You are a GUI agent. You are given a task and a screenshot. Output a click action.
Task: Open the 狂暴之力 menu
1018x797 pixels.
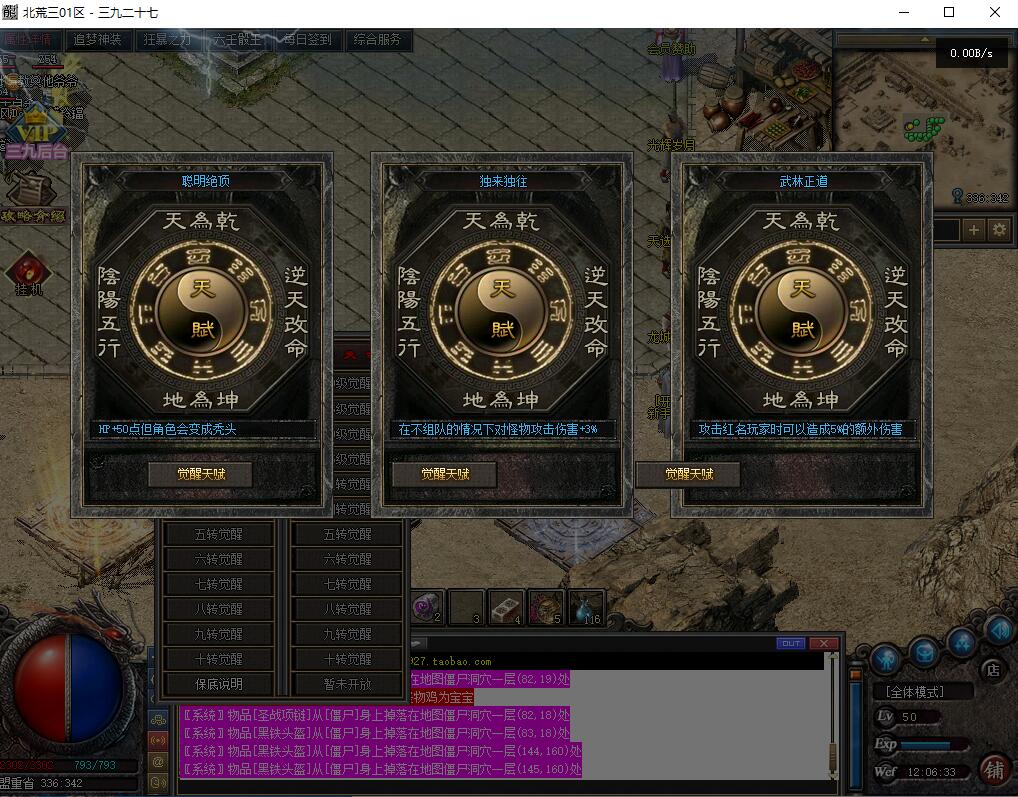[167, 40]
